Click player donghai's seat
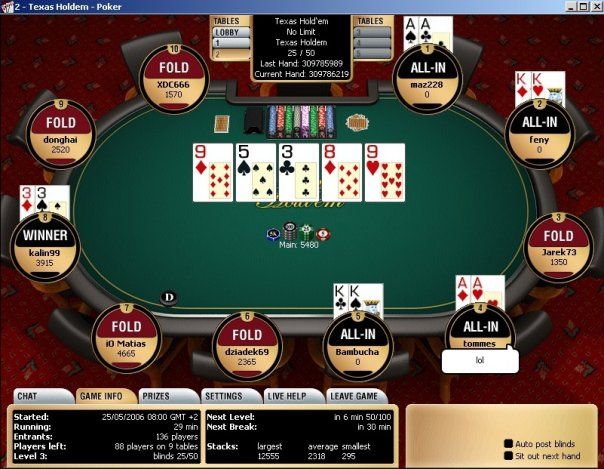Image resolution: width=604 pixels, height=469 pixels. pyautogui.click(x=61, y=130)
